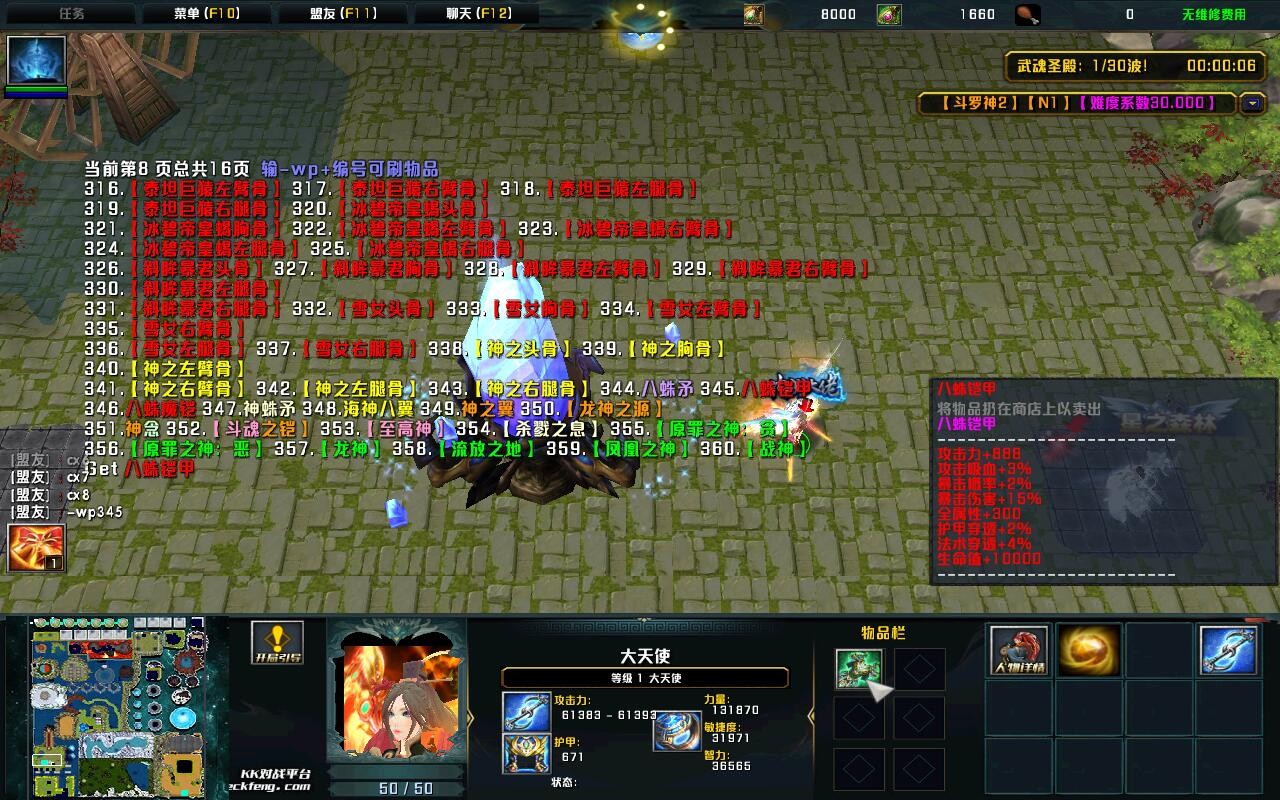1280x800 pixels.
Task: Open 人物详情 character details
Action: pyautogui.click(x=1019, y=650)
